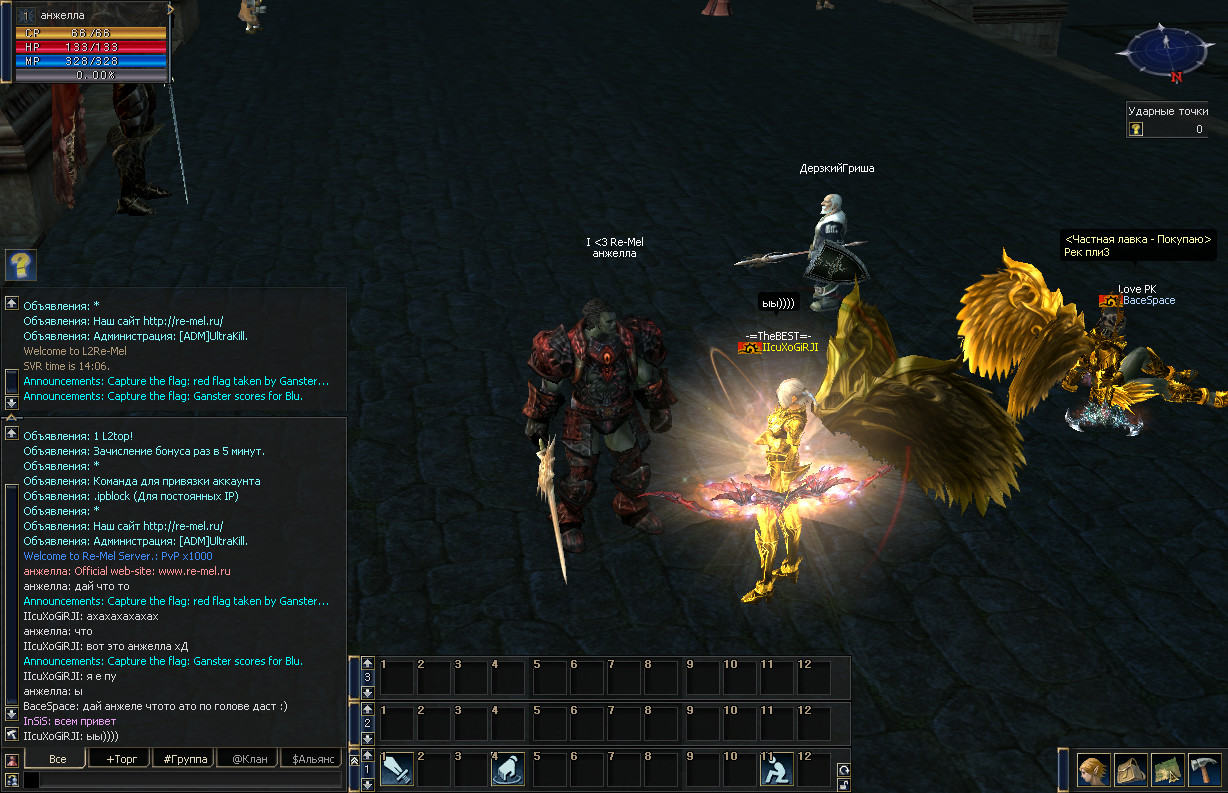Click the compass radar
Screen dimensions: 1228x793
[x=1165, y=53]
